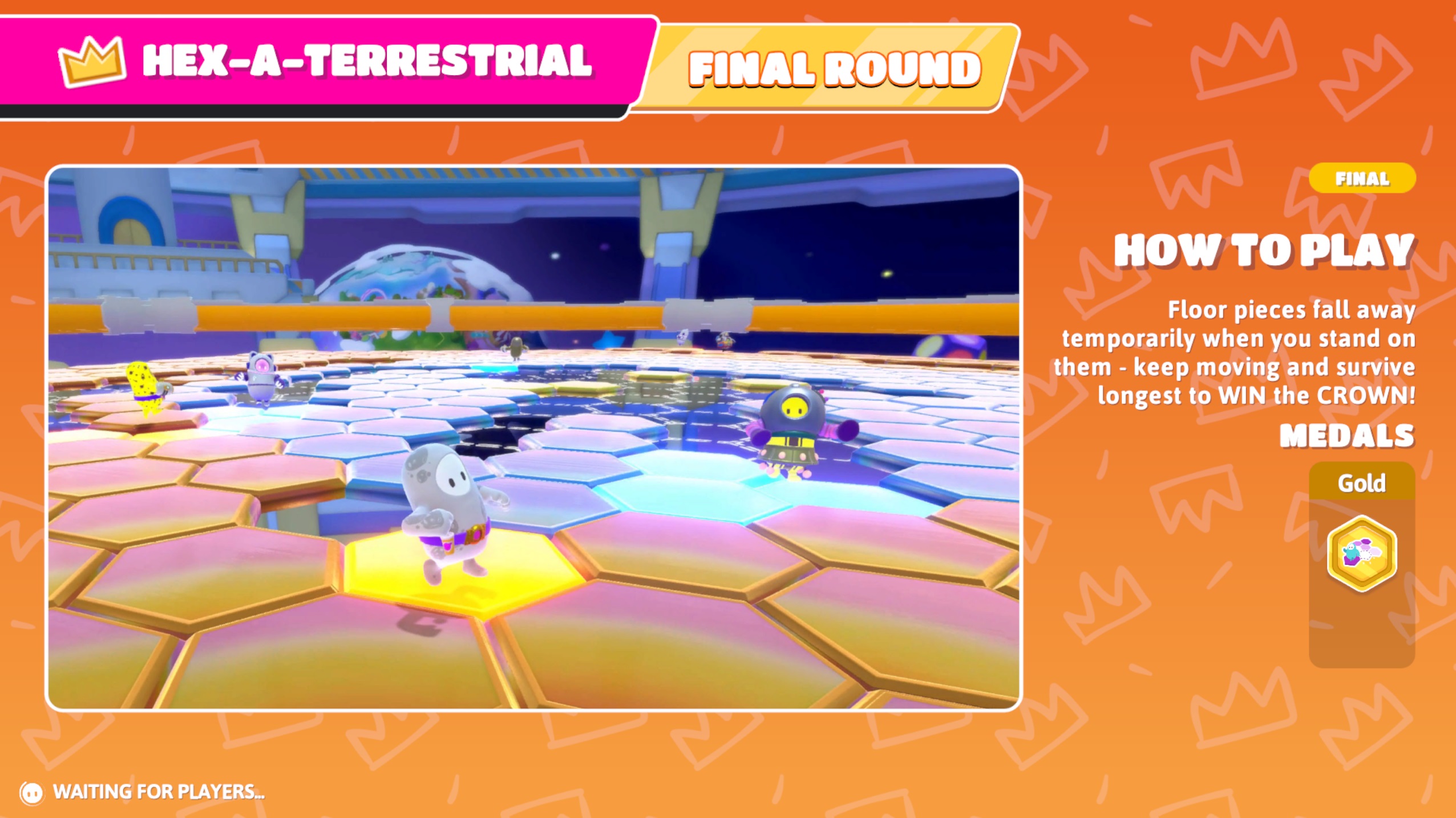Image resolution: width=1456 pixels, height=818 pixels.
Task: Select the Gold medal hexagon badge
Action: tap(1361, 553)
